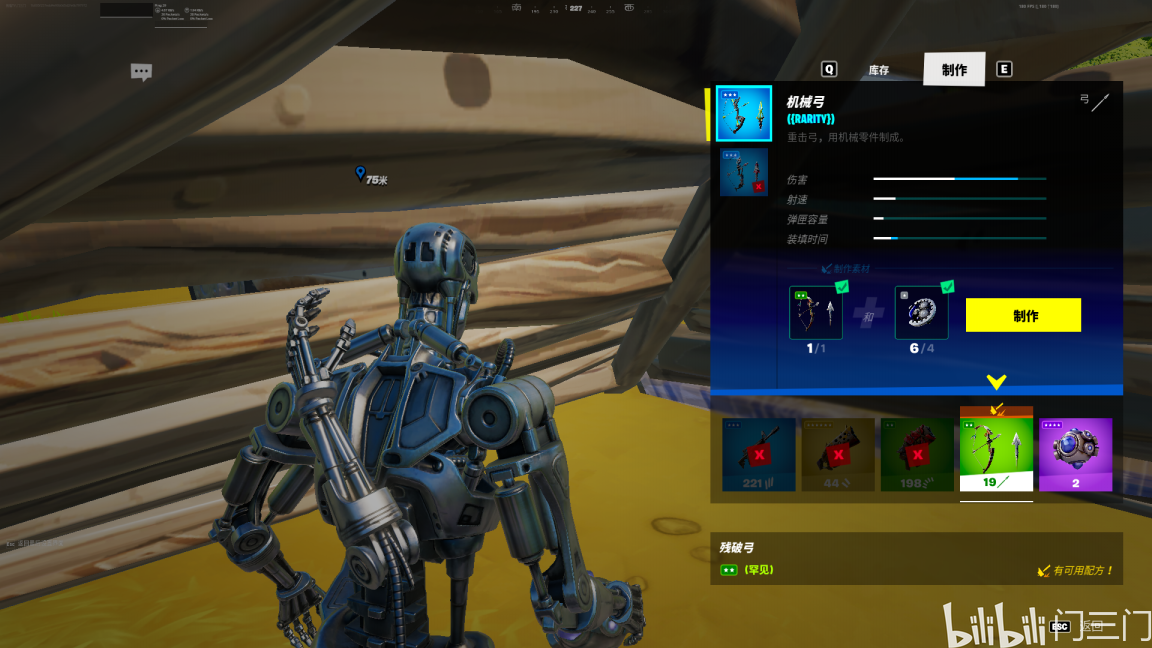Select the blue rifle slot with 221 ammo

click(x=759, y=455)
